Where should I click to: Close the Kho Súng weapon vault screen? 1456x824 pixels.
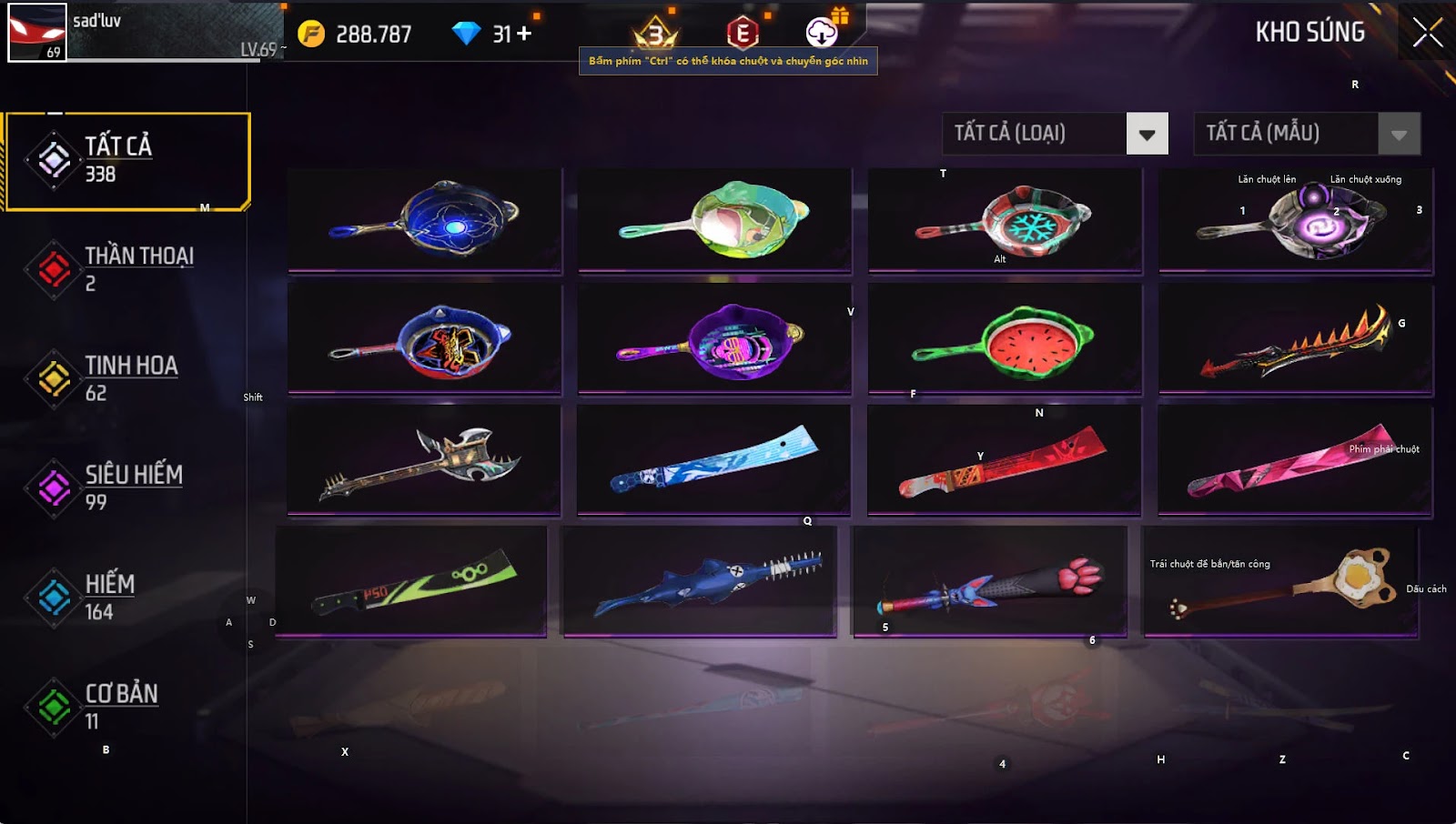[x=1427, y=33]
